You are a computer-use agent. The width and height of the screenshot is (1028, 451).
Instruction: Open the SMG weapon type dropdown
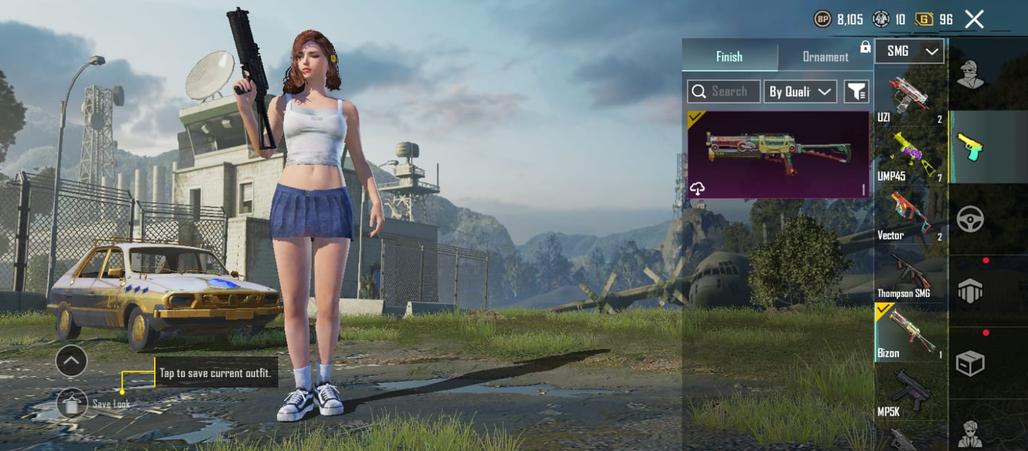(909, 51)
